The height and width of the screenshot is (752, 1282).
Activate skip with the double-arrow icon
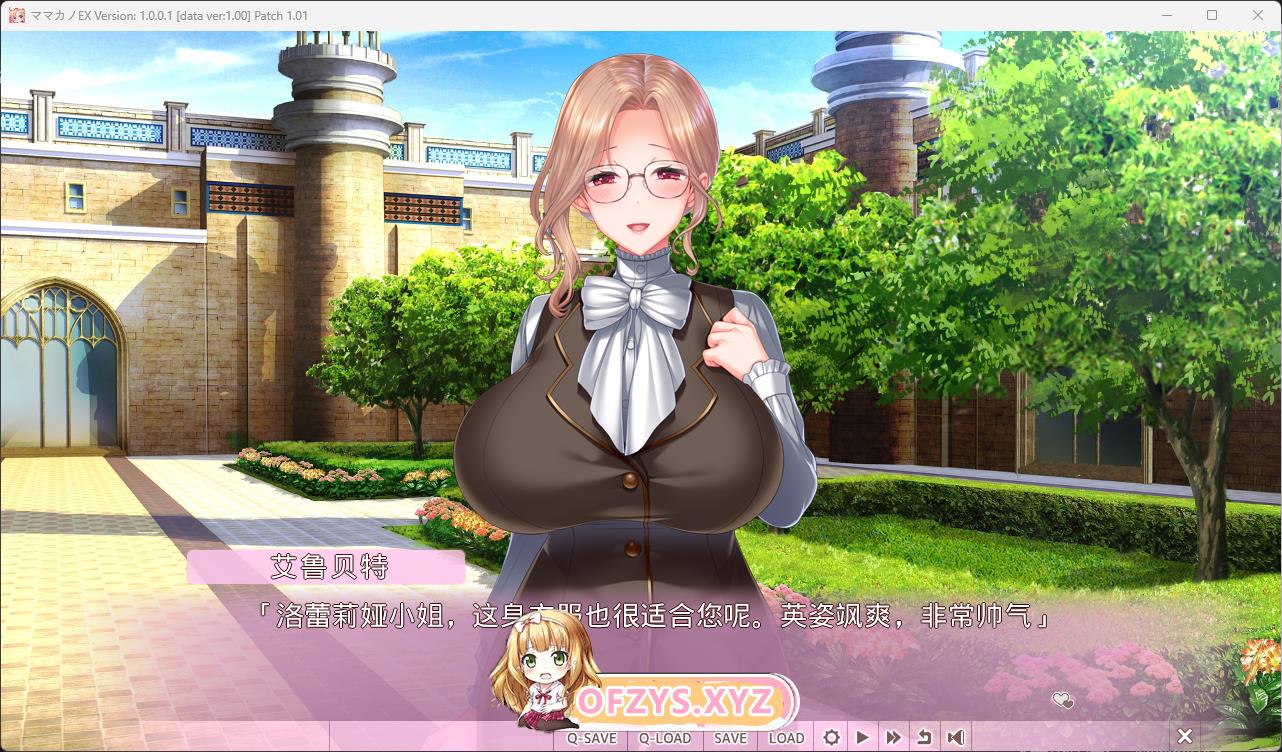click(x=893, y=738)
